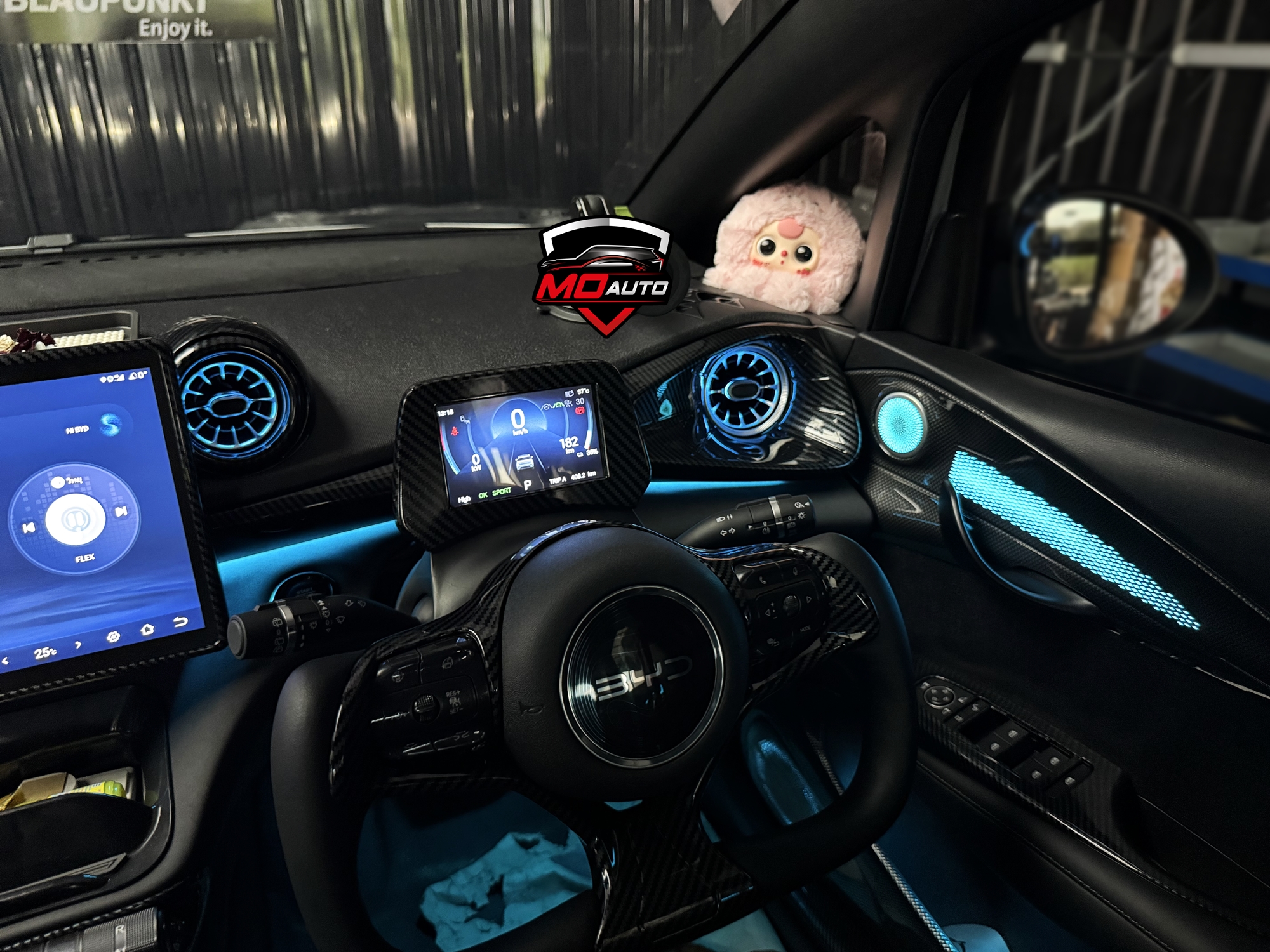Go to the previous track icon

[29, 527]
